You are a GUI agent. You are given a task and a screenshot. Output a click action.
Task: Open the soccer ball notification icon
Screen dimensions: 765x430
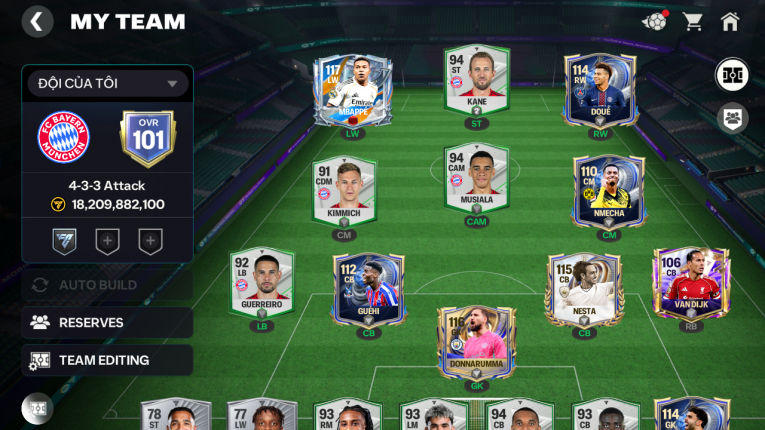point(655,21)
